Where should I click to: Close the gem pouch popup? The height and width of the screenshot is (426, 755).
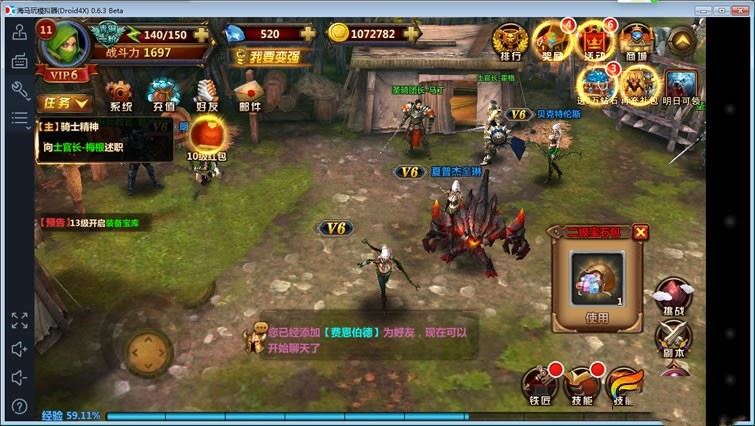[641, 233]
